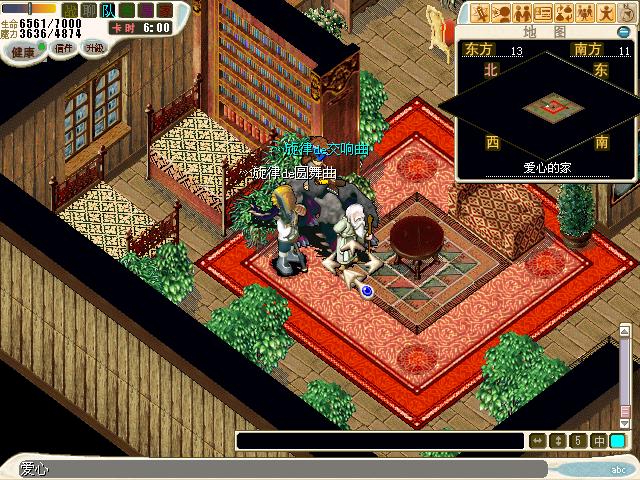Click the horizontal arrows chat resize button
This screenshot has height=480, width=640.
538,441
